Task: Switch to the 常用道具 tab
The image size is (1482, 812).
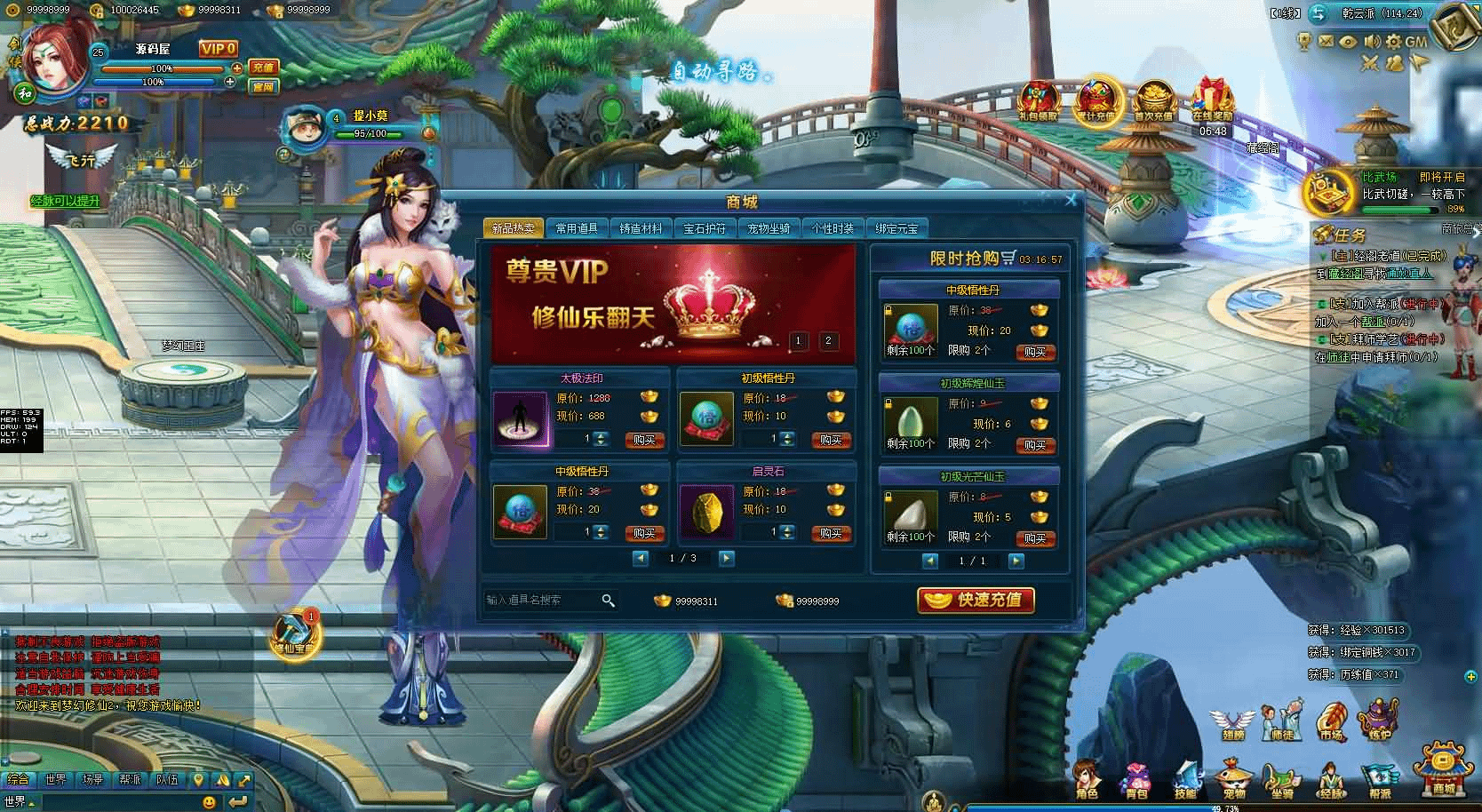Action: [577, 228]
